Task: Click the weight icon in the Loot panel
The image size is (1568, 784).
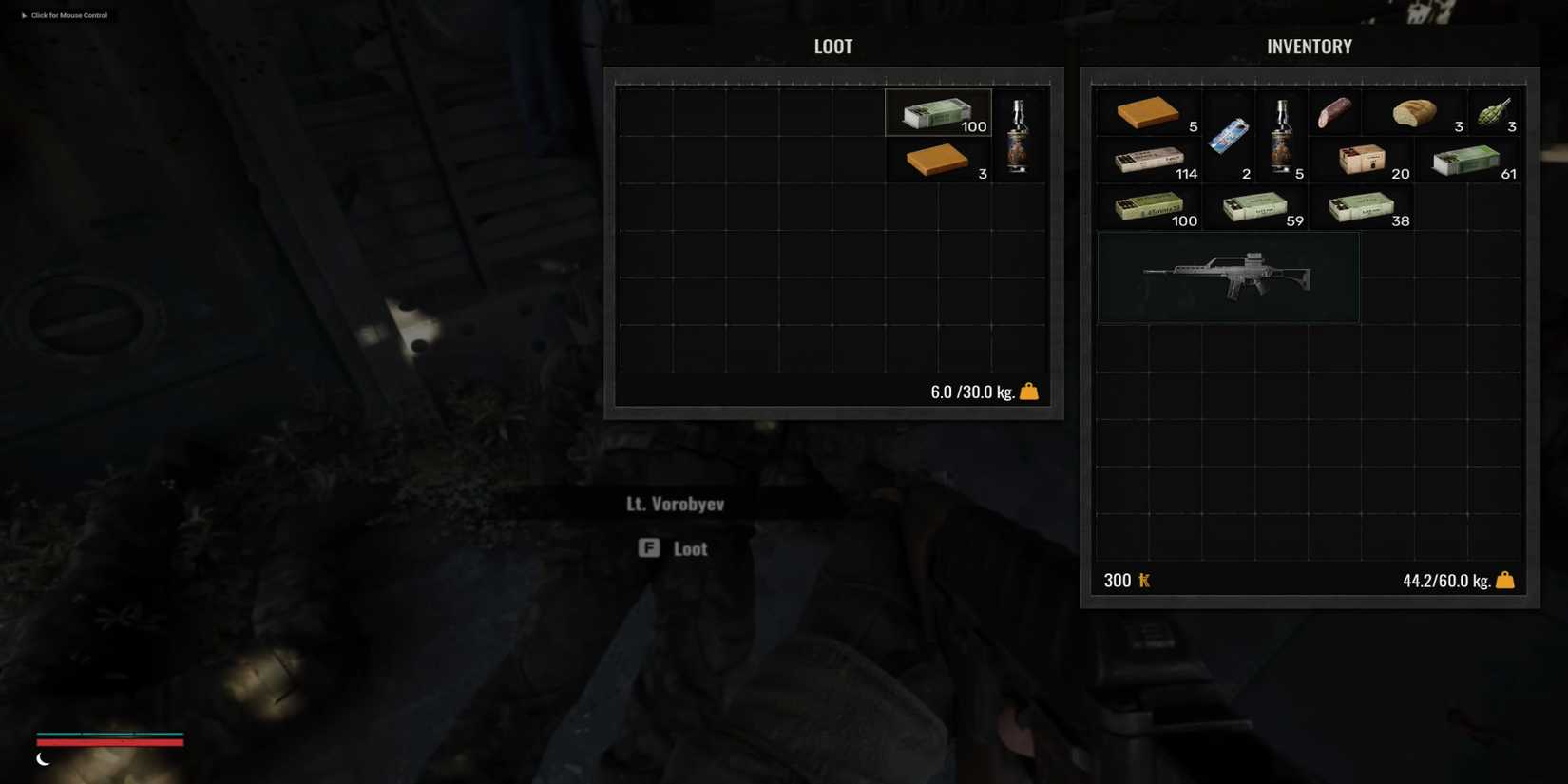Action: [1029, 391]
